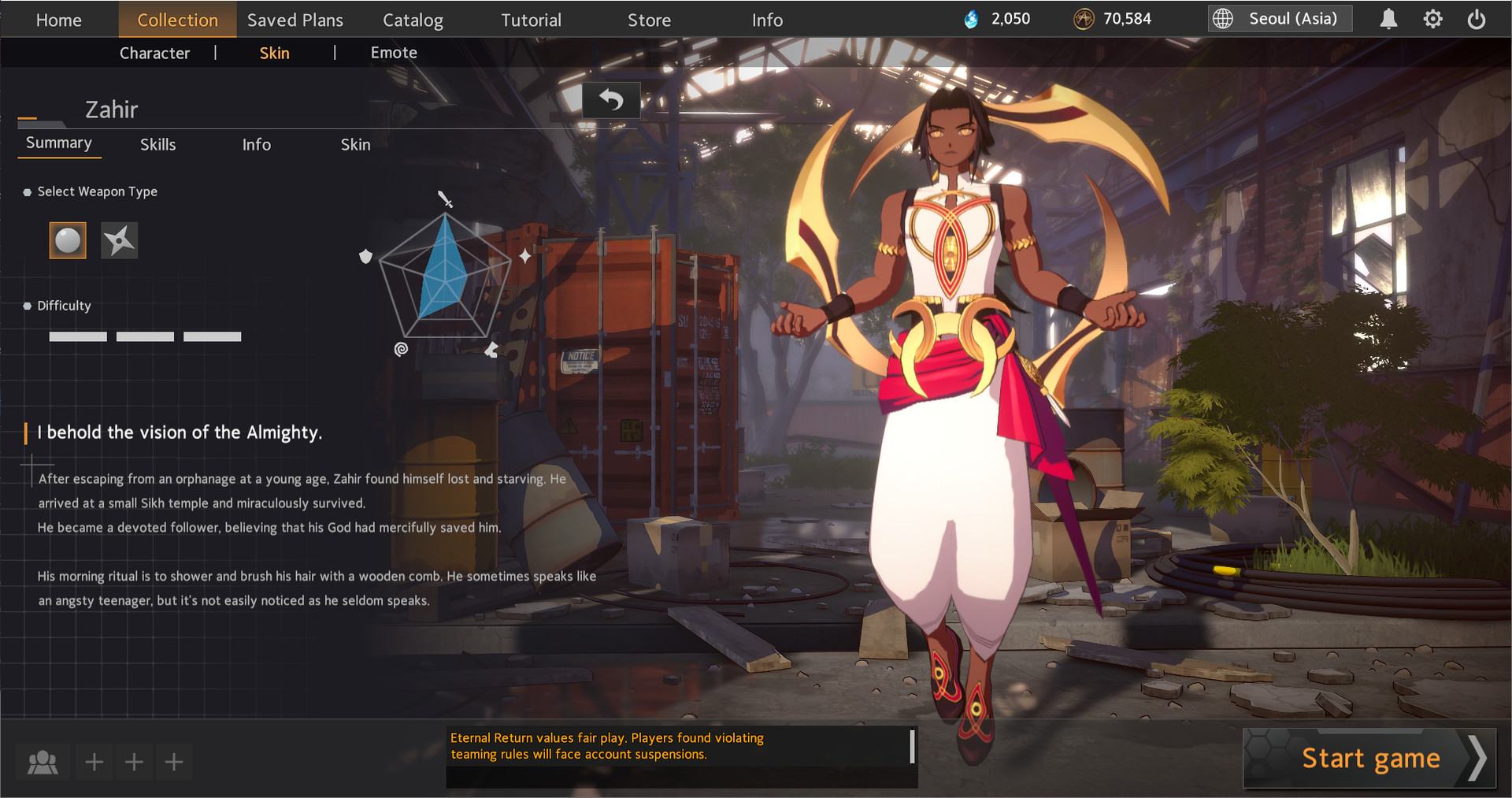Open the Home menu
Image resolution: width=1512 pixels, height=798 pixels.
click(59, 20)
